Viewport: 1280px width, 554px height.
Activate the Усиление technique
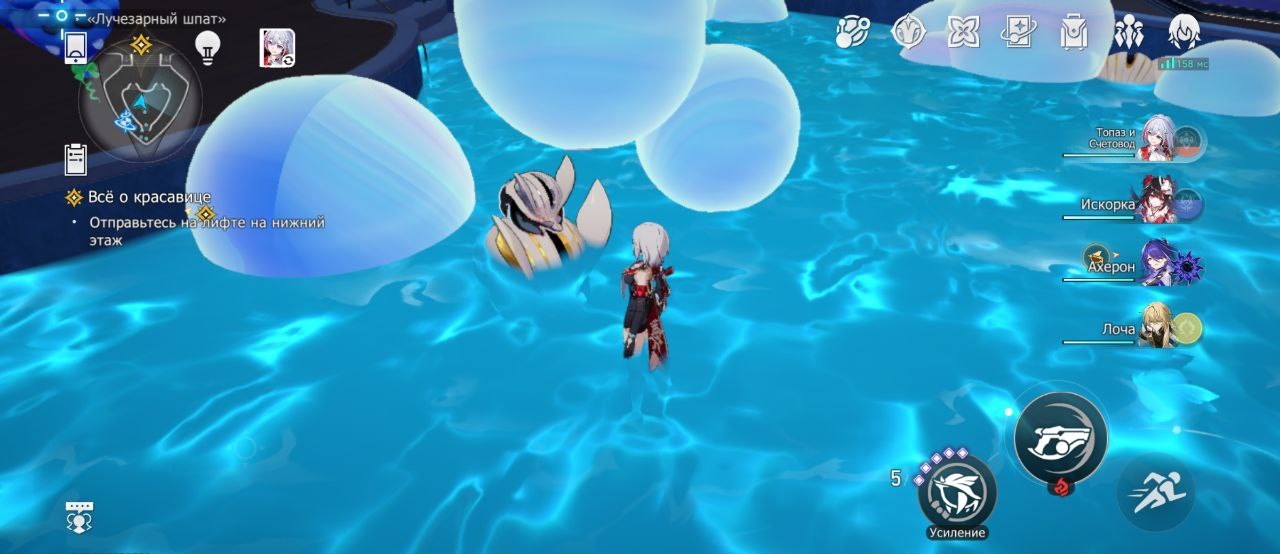tap(957, 492)
